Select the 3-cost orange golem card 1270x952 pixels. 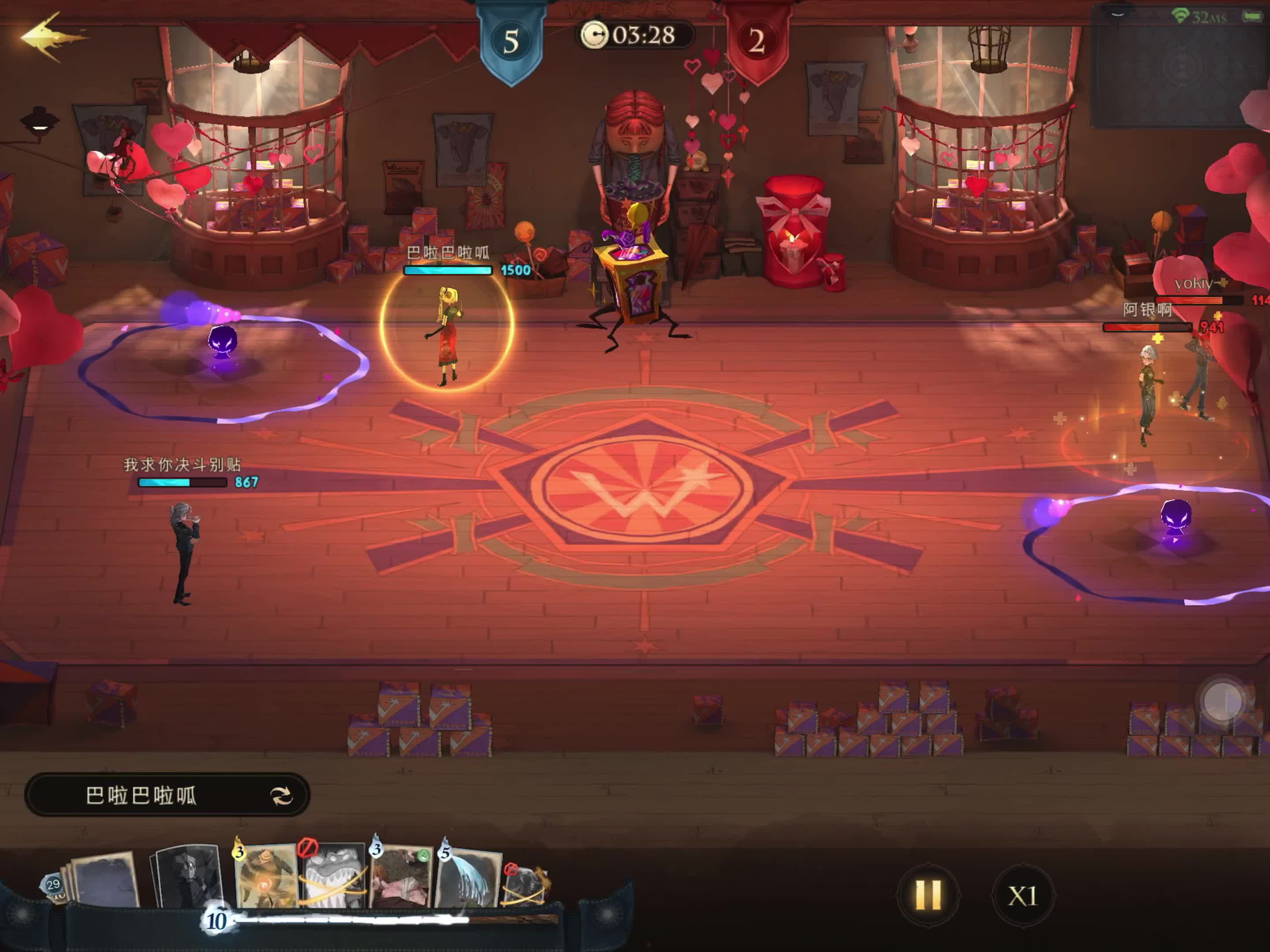point(266,876)
